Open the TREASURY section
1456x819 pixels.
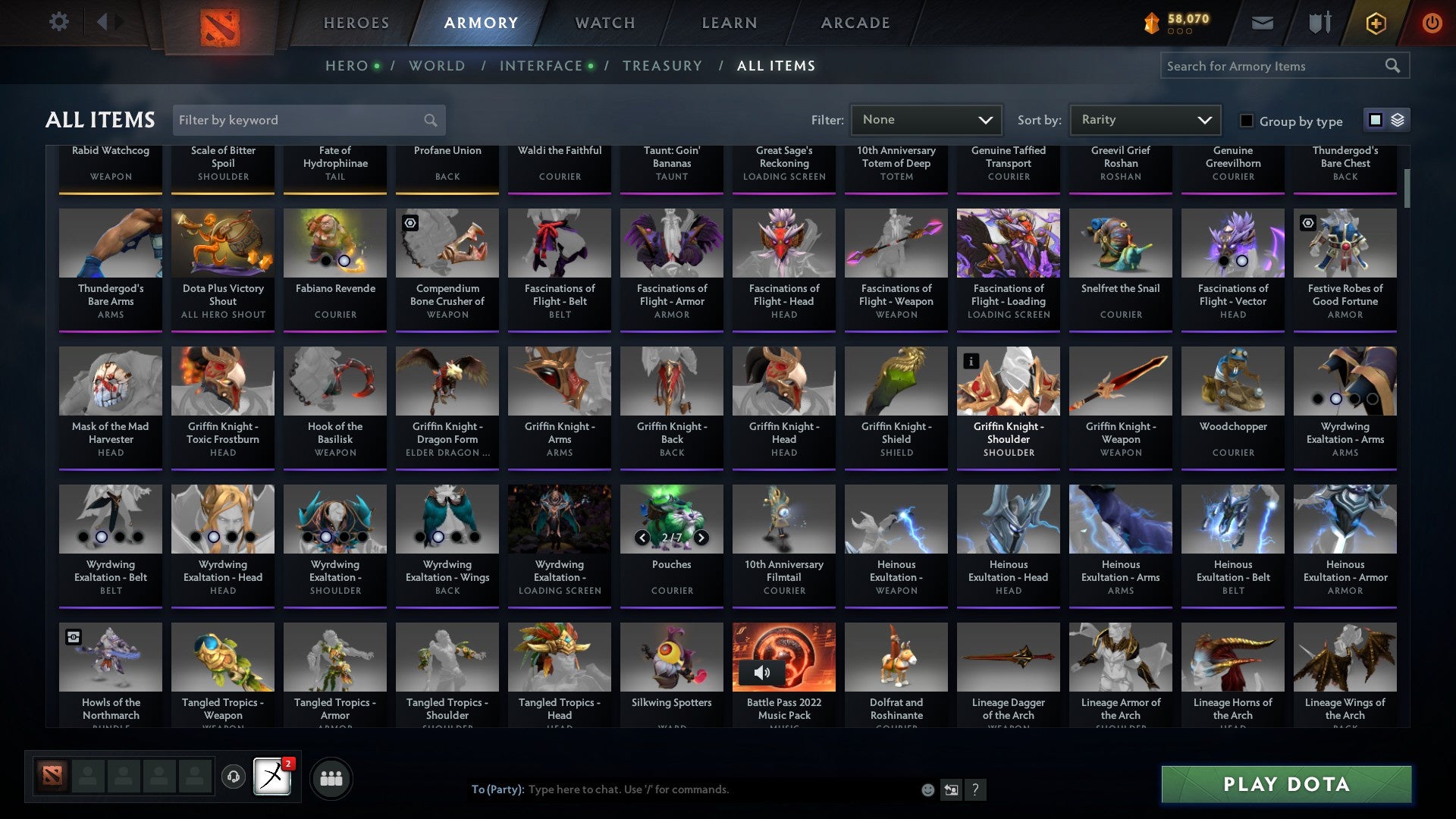(x=662, y=65)
